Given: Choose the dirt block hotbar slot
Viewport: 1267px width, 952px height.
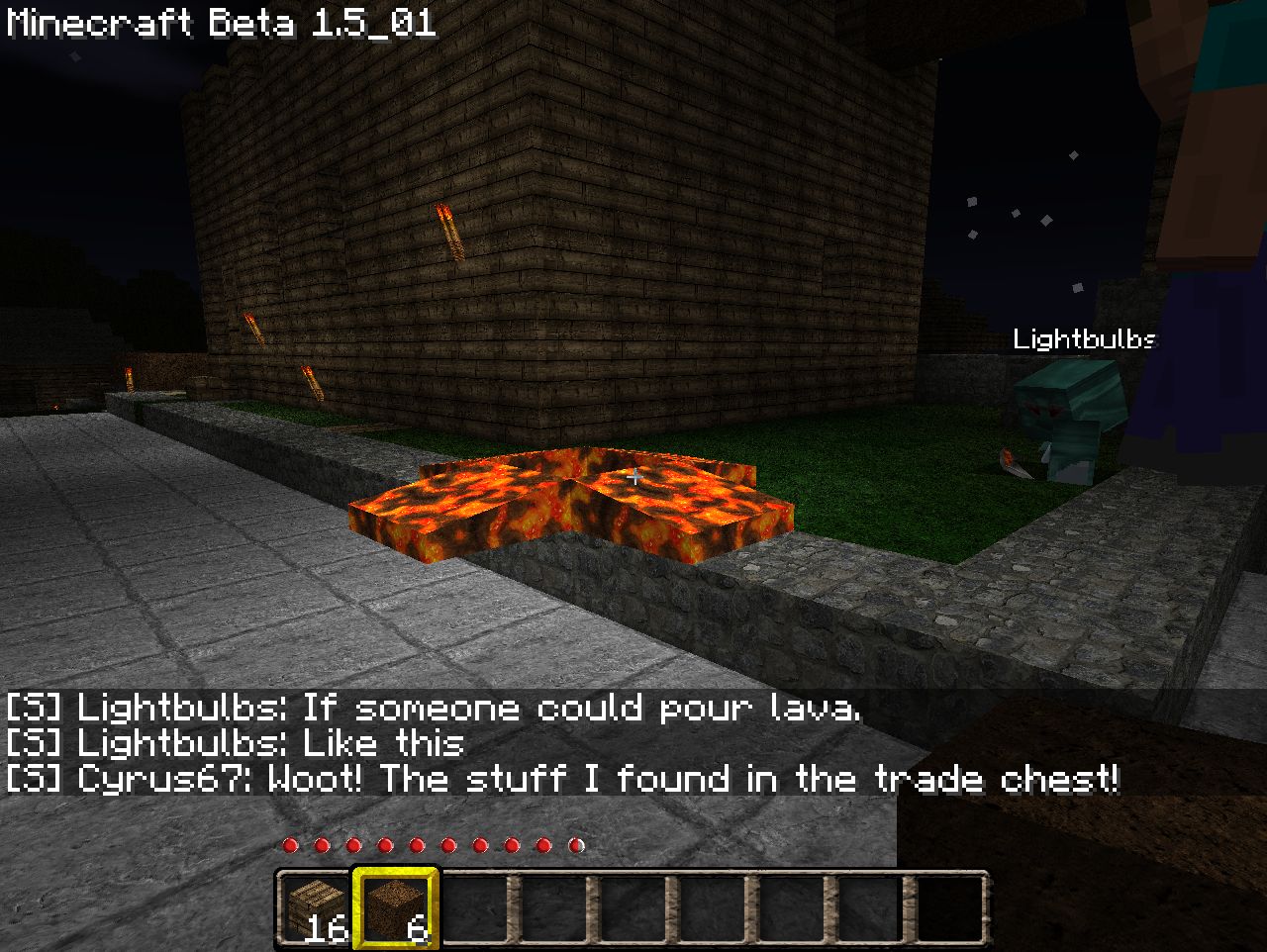Looking at the screenshot, I should [394, 906].
